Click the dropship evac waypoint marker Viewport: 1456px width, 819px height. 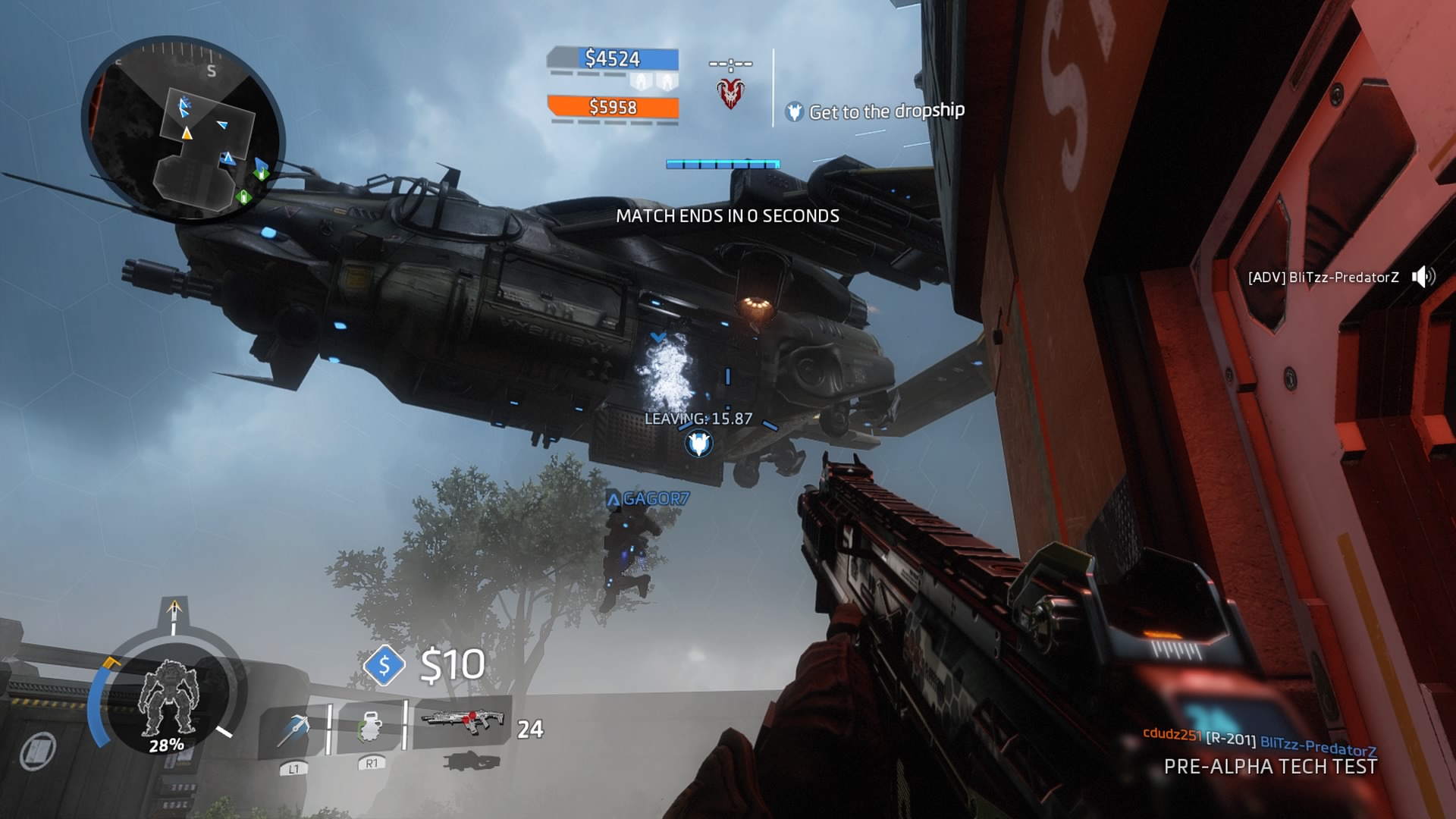698,444
